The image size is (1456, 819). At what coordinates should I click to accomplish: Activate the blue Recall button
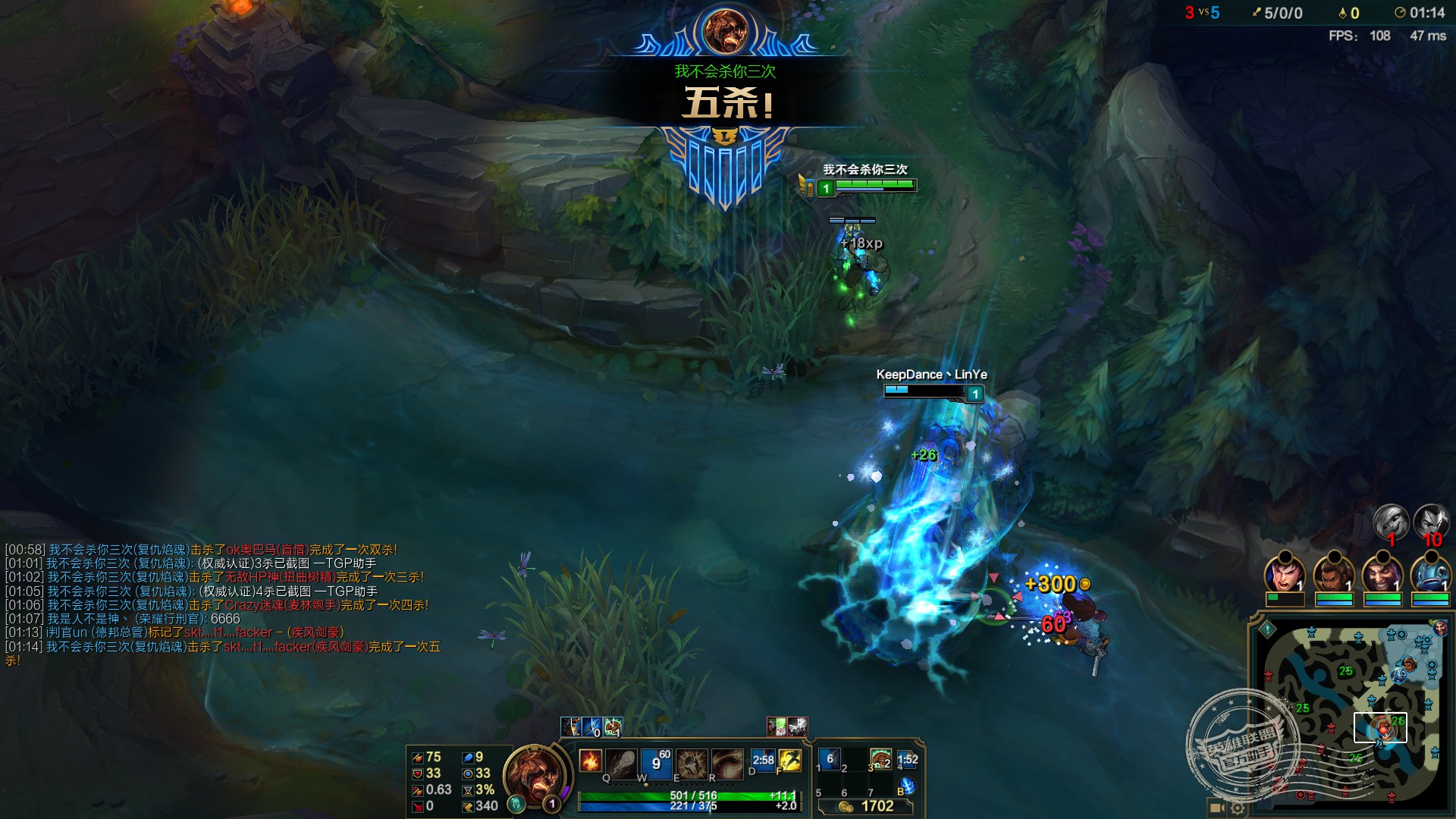pos(906,786)
